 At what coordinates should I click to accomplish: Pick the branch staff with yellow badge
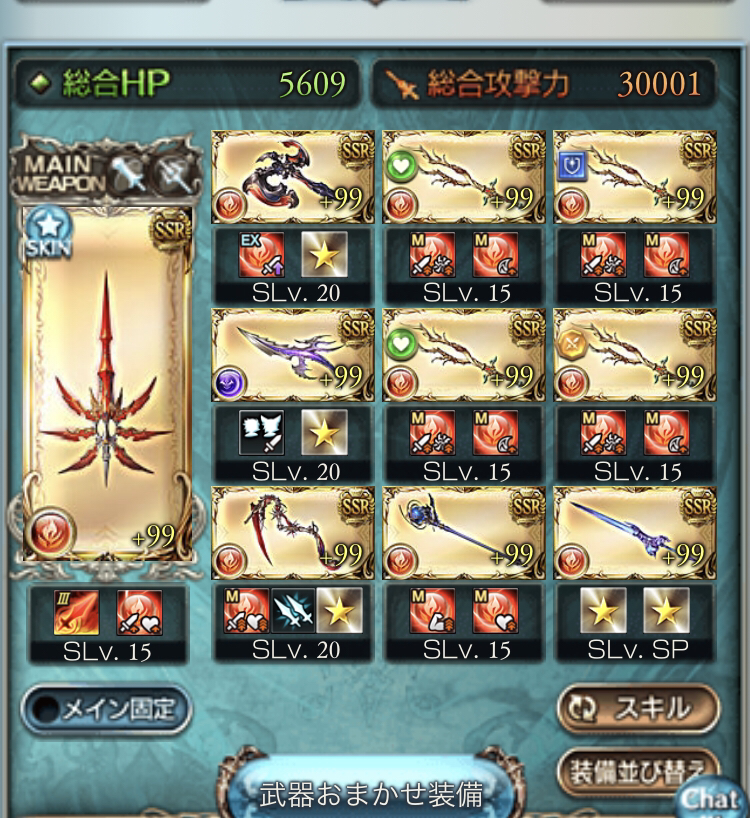(x=634, y=355)
